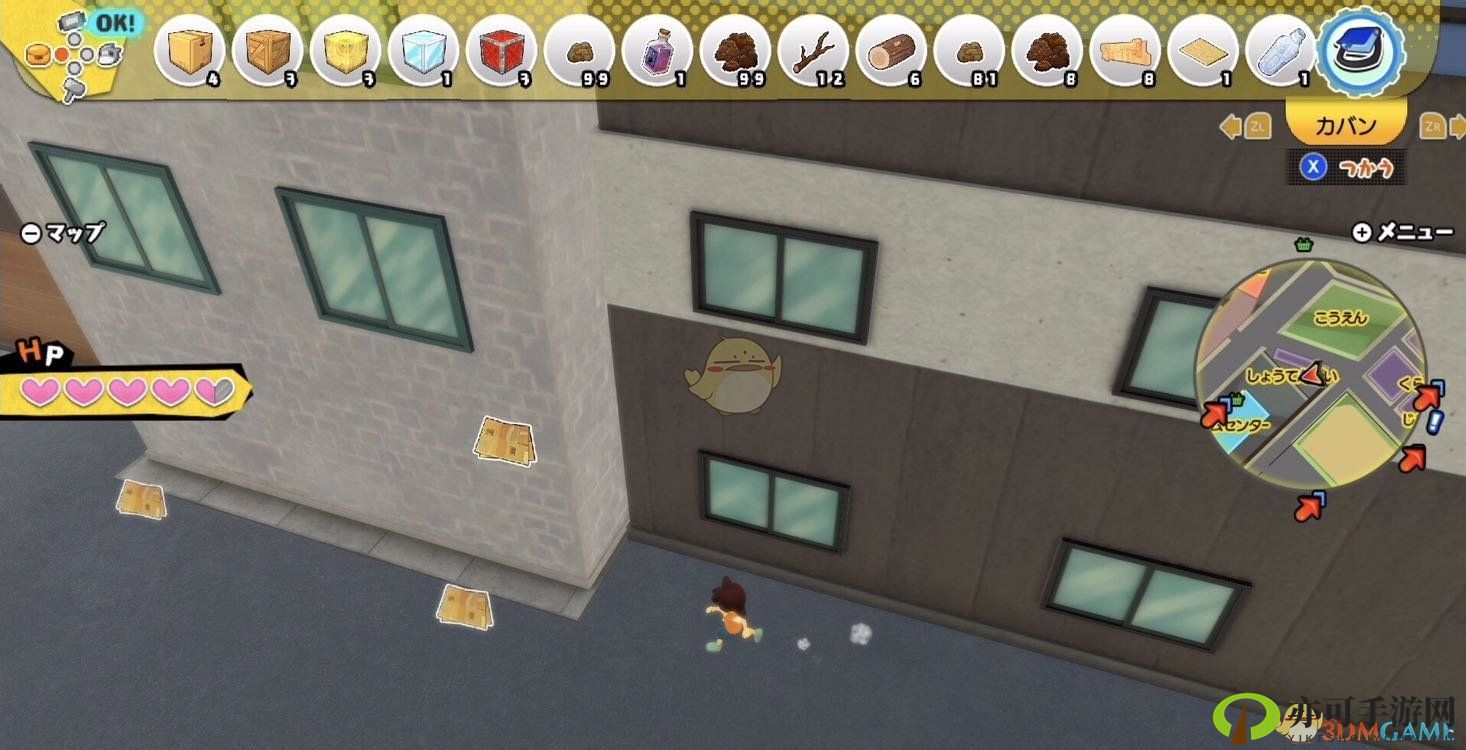The image size is (1466, 750).
Task: Open the blue bag icon
Action: [x=1361, y=50]
